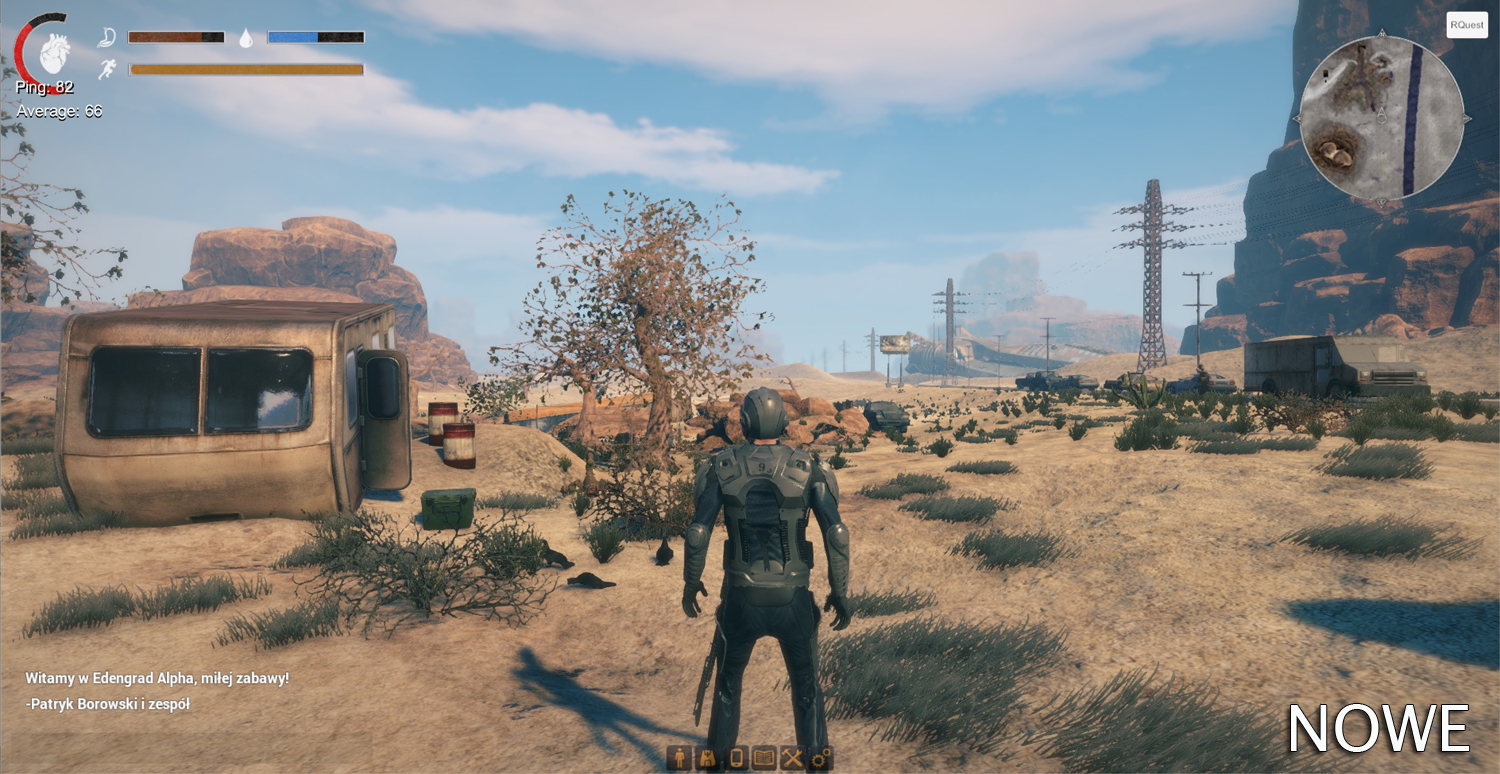Screen dimensions: 1500x774
Task: Open the inventory via the backpack icon
Action: click(708, 758)
